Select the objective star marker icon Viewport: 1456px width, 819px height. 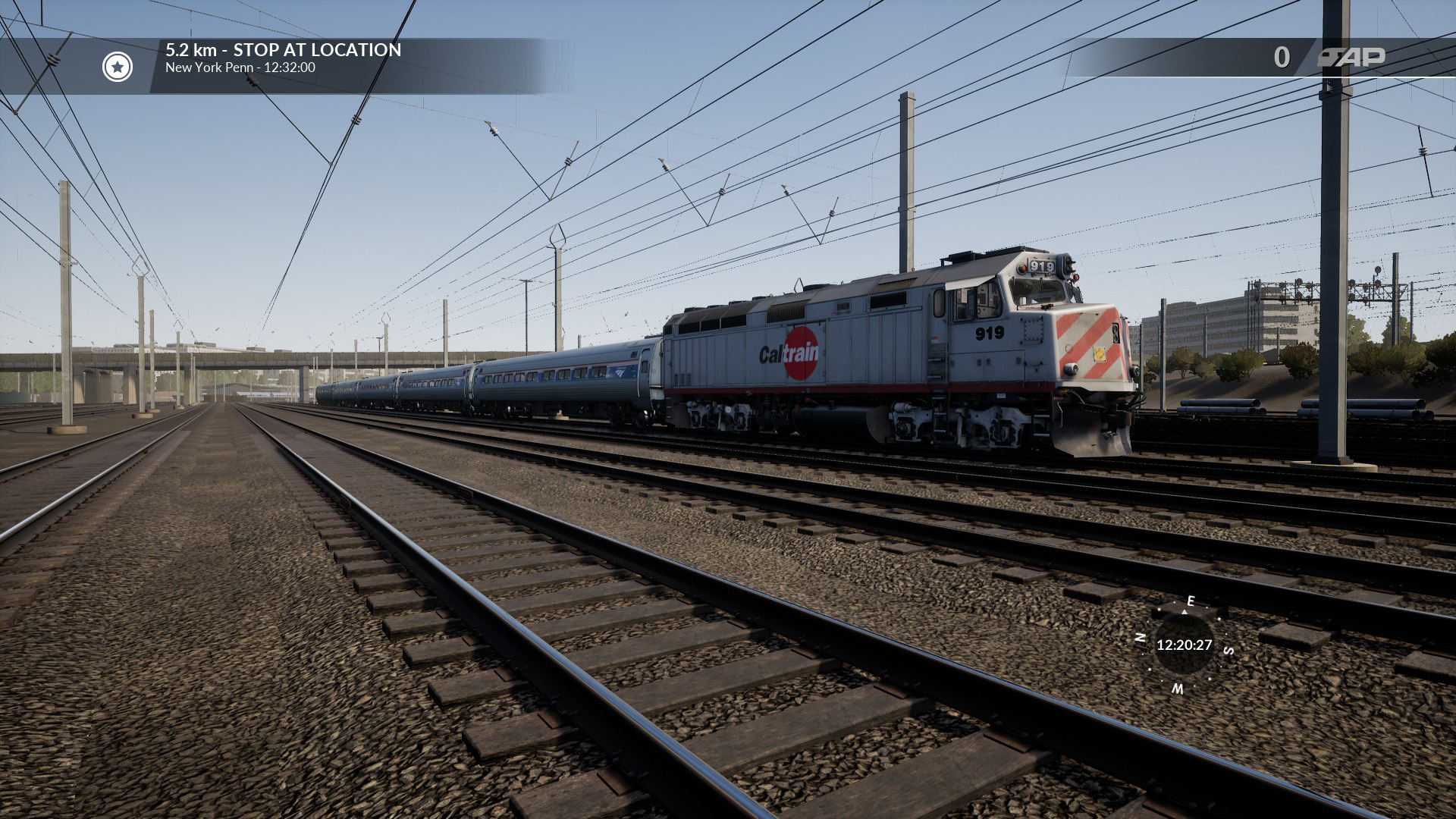pyautogui.click(x=118, y=67)
